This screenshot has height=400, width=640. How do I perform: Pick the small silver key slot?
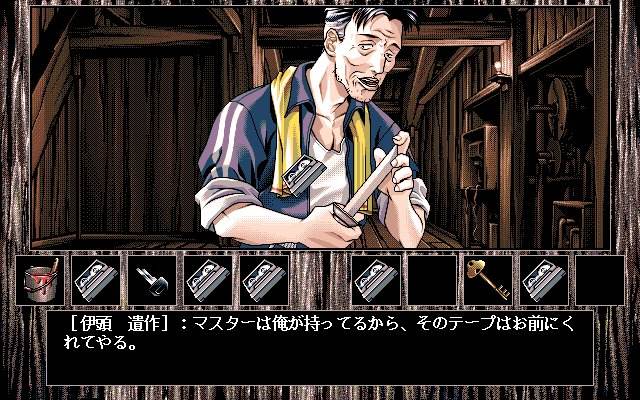tap(153, 279)
